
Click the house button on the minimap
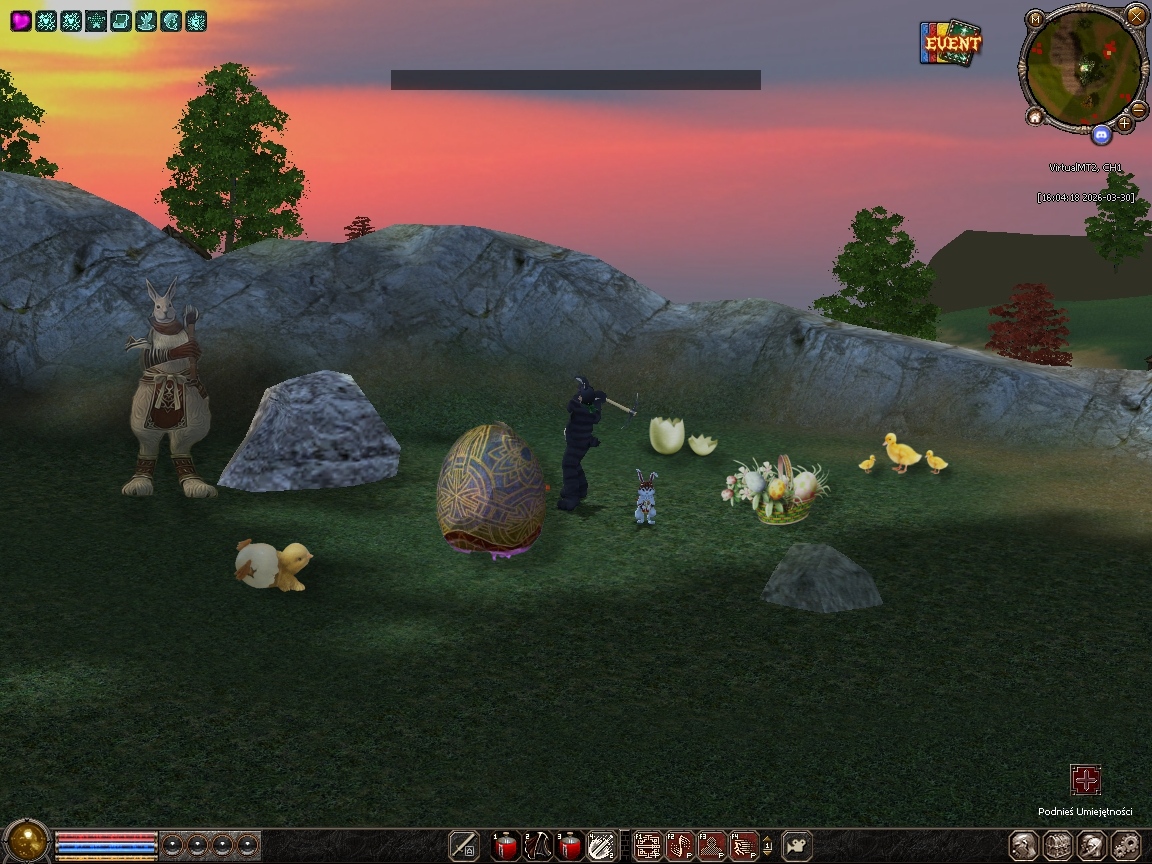click(x=1035, y=117)
